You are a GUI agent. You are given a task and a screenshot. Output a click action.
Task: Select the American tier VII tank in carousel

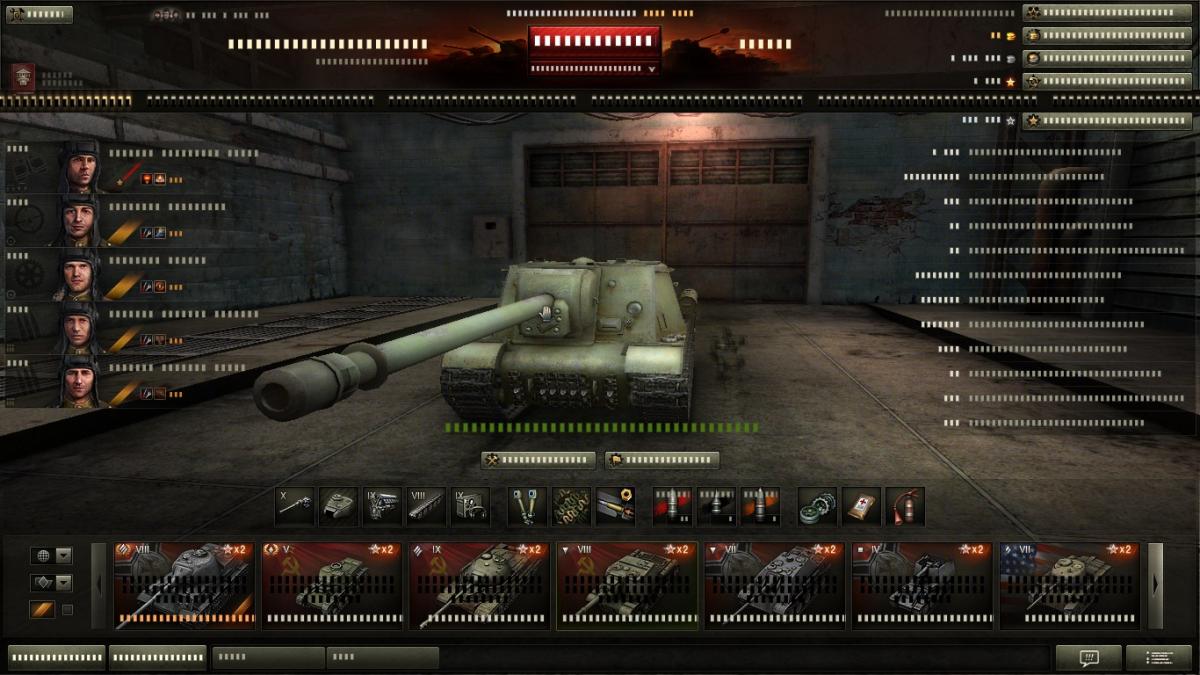[x=1069, y=586]
